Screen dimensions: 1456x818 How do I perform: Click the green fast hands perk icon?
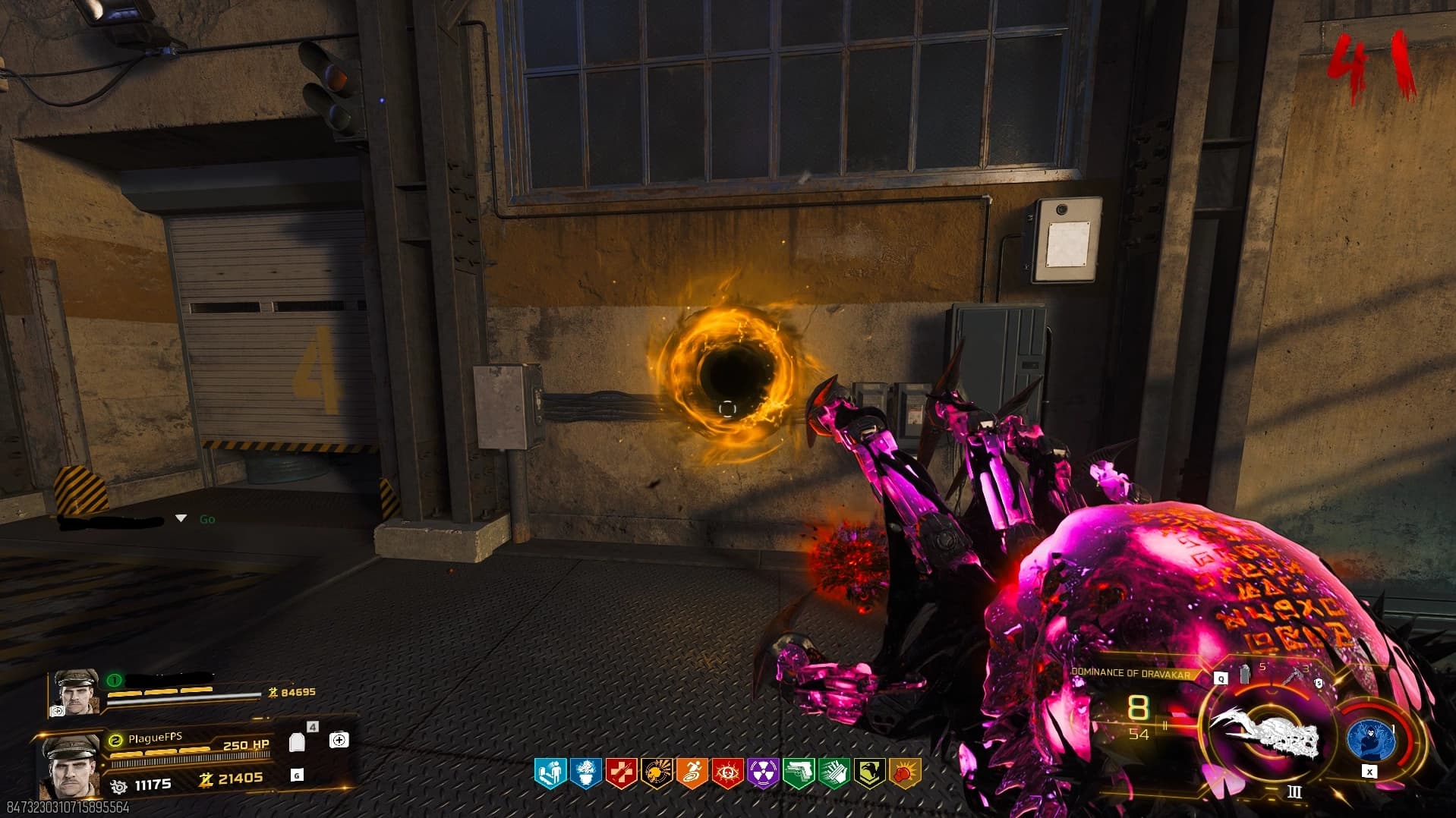tap(834, 774)
